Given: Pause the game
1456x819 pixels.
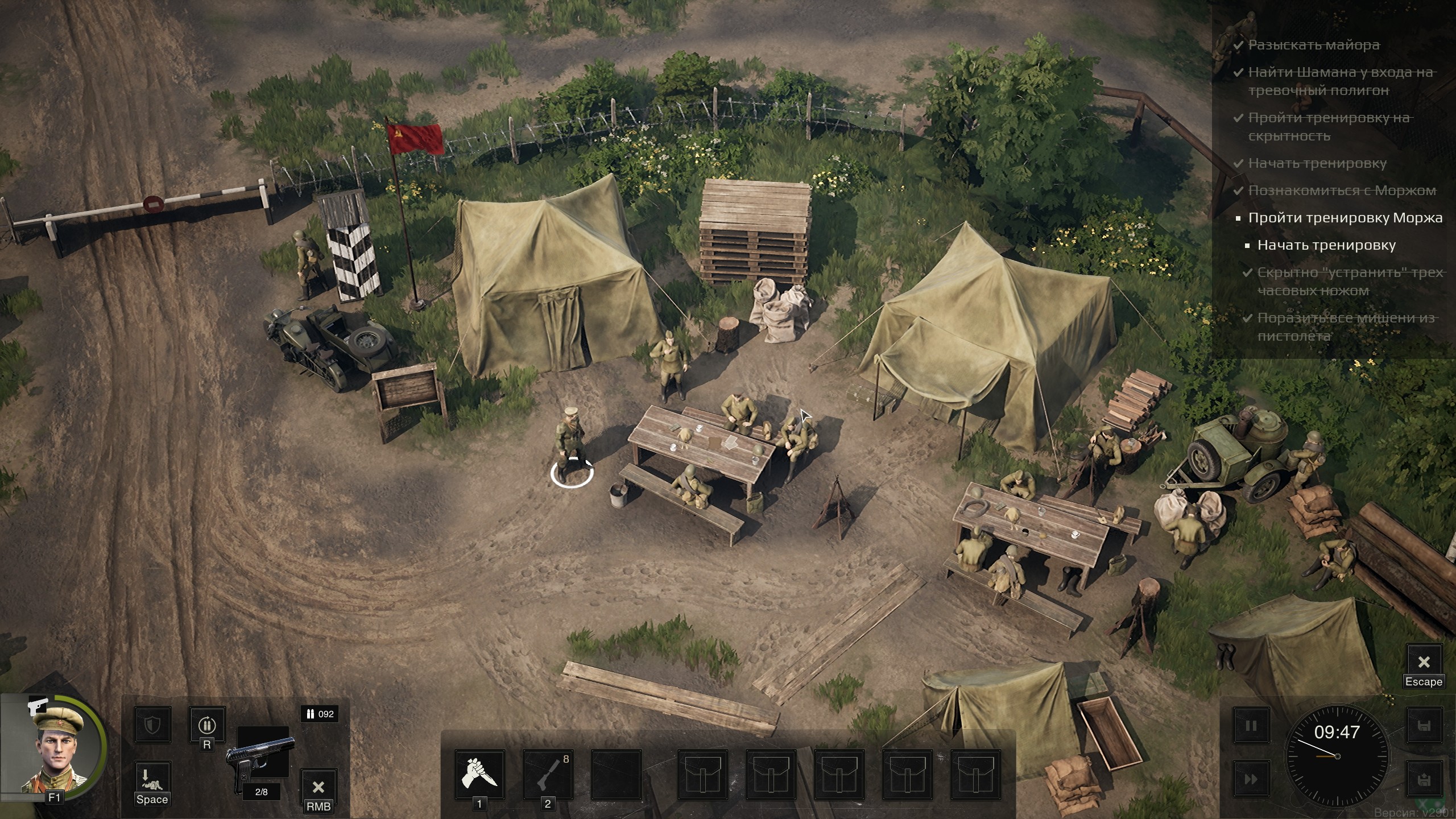Looking at the screenshot, I should click(1251, 726).
